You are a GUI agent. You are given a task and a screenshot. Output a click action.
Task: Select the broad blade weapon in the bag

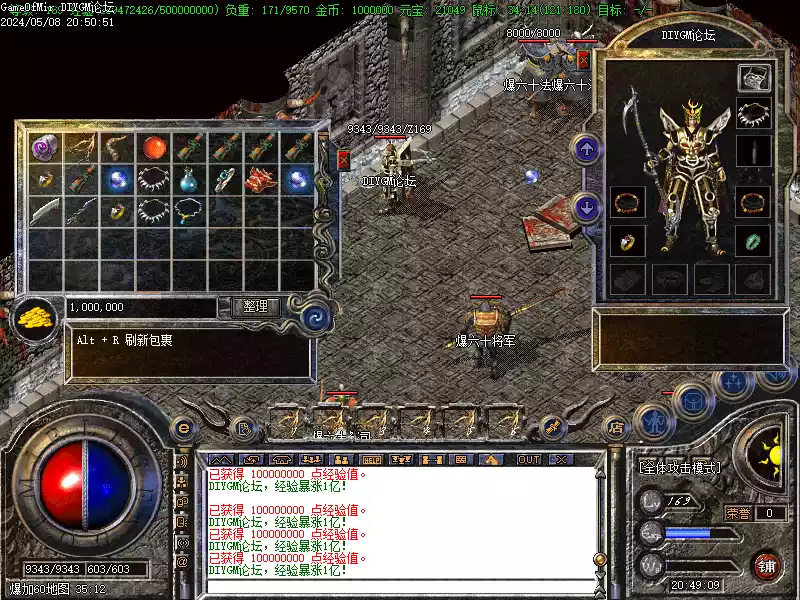[44, 212]
